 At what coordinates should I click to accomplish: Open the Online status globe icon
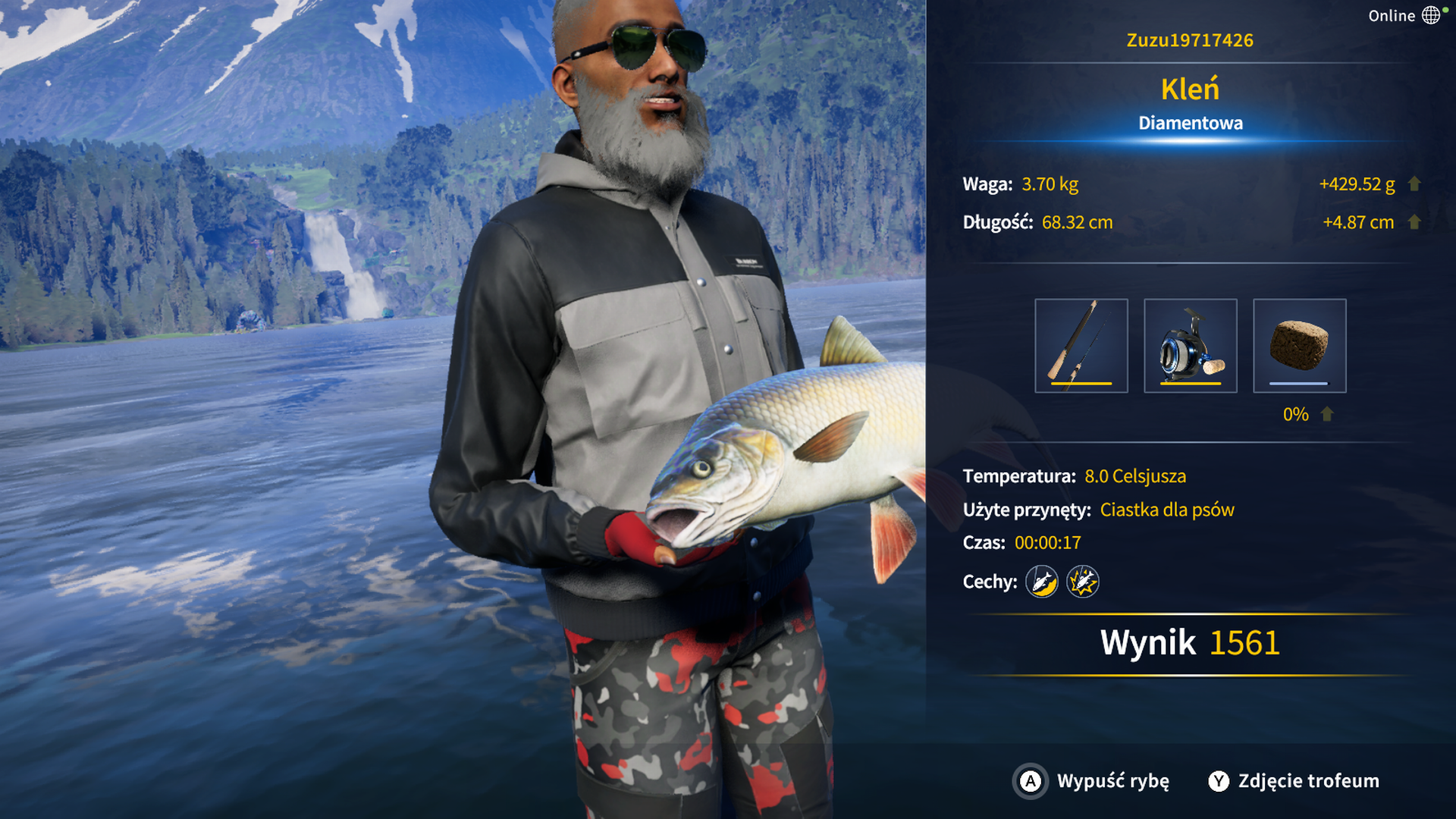coord(1430,15)
